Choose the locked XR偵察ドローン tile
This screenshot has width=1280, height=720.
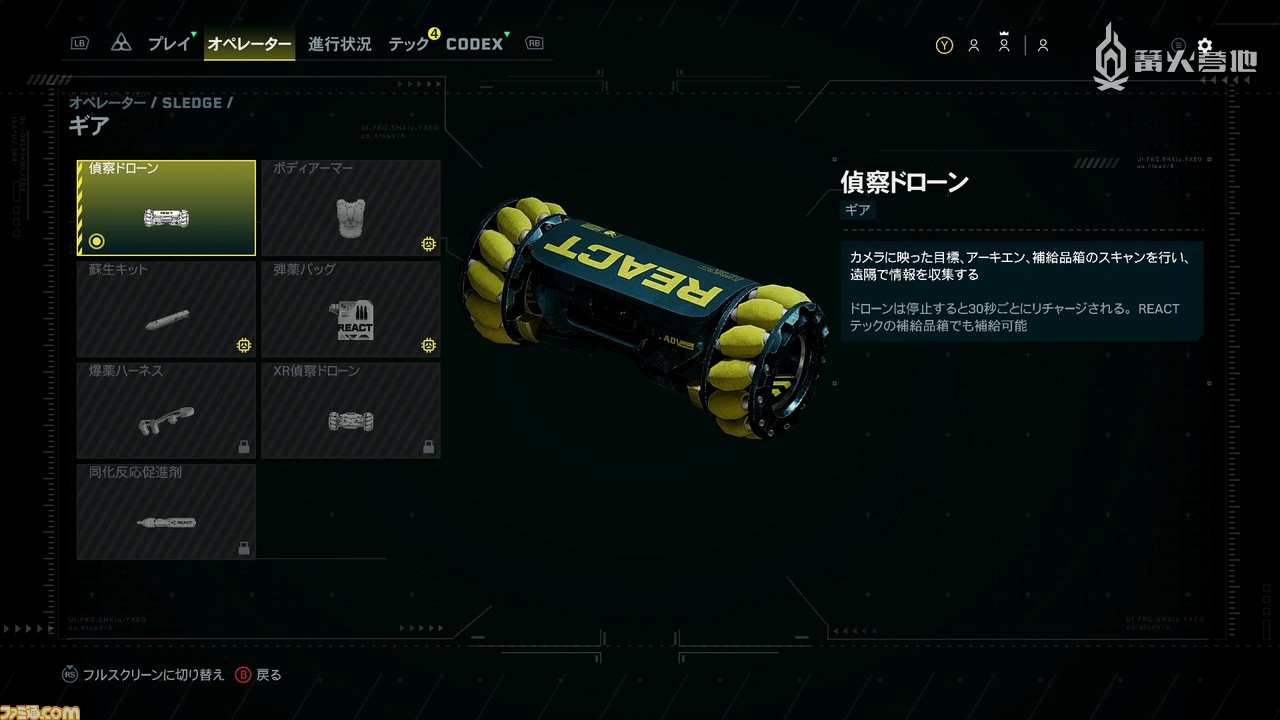tap(351, 411)
